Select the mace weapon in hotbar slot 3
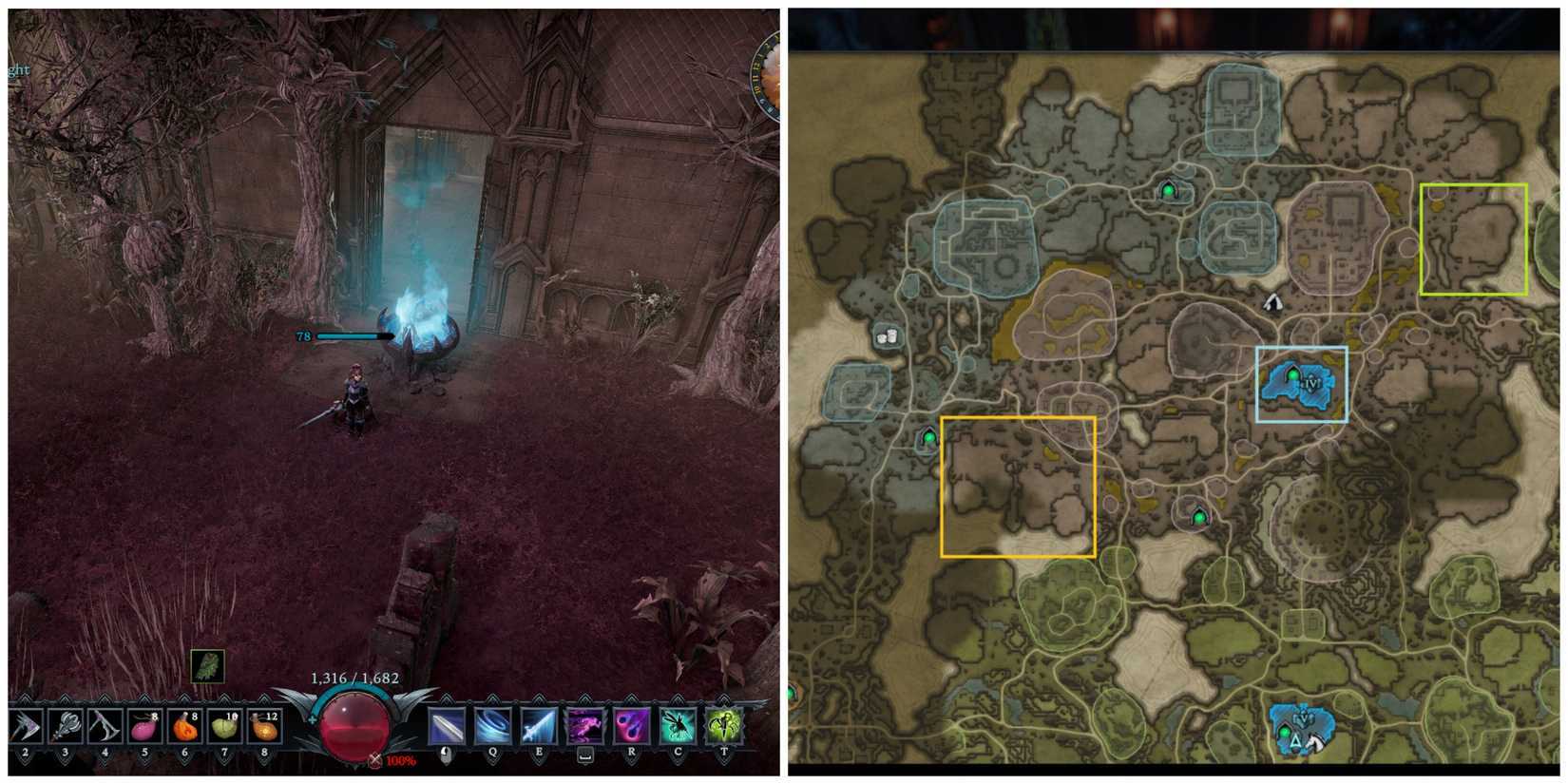This screenshot has height=784, width=1568. [x=67, y=727]
